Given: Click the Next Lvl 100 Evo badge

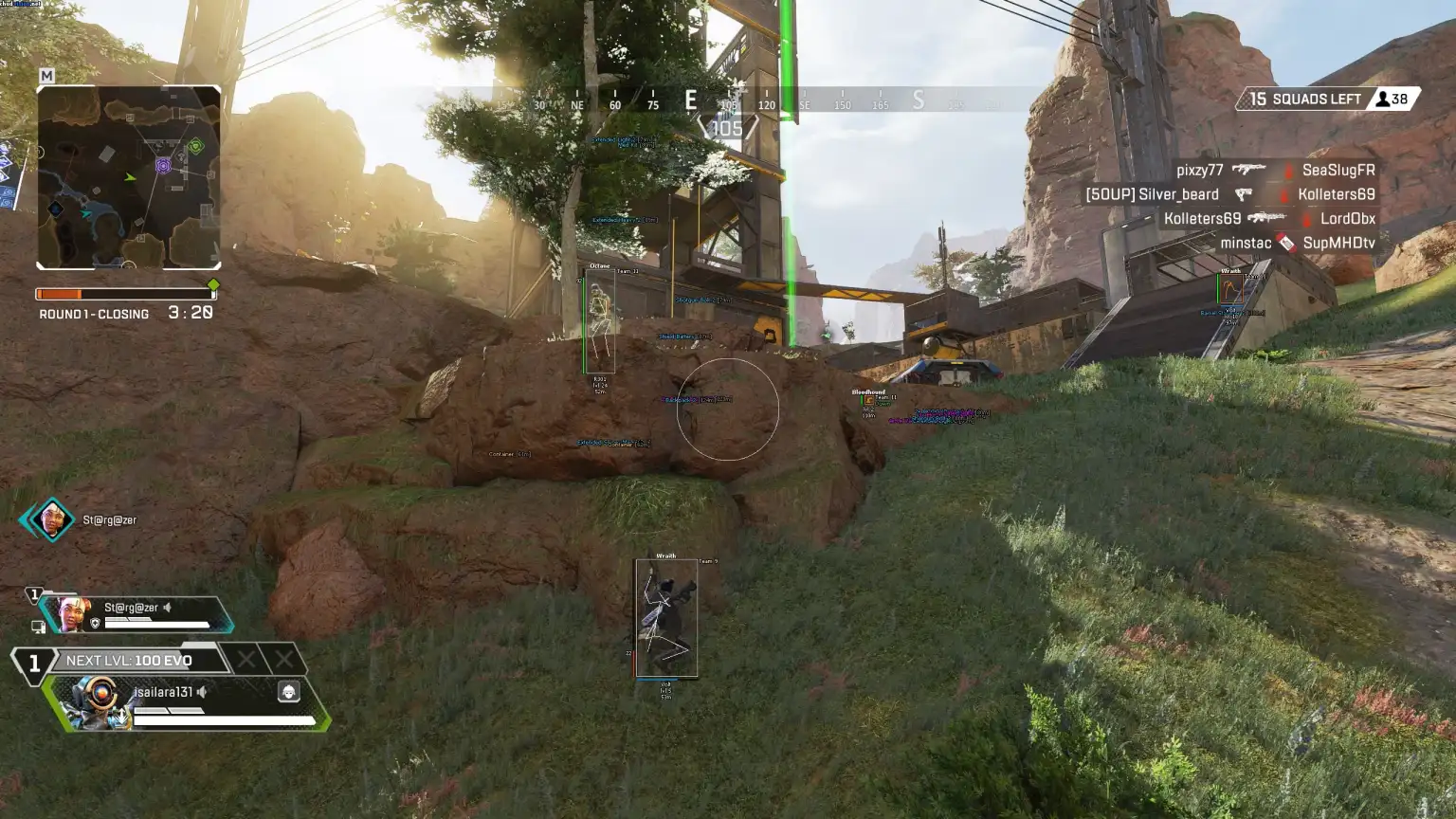Looking at the screenshot, I should click(x=128, y=661).
